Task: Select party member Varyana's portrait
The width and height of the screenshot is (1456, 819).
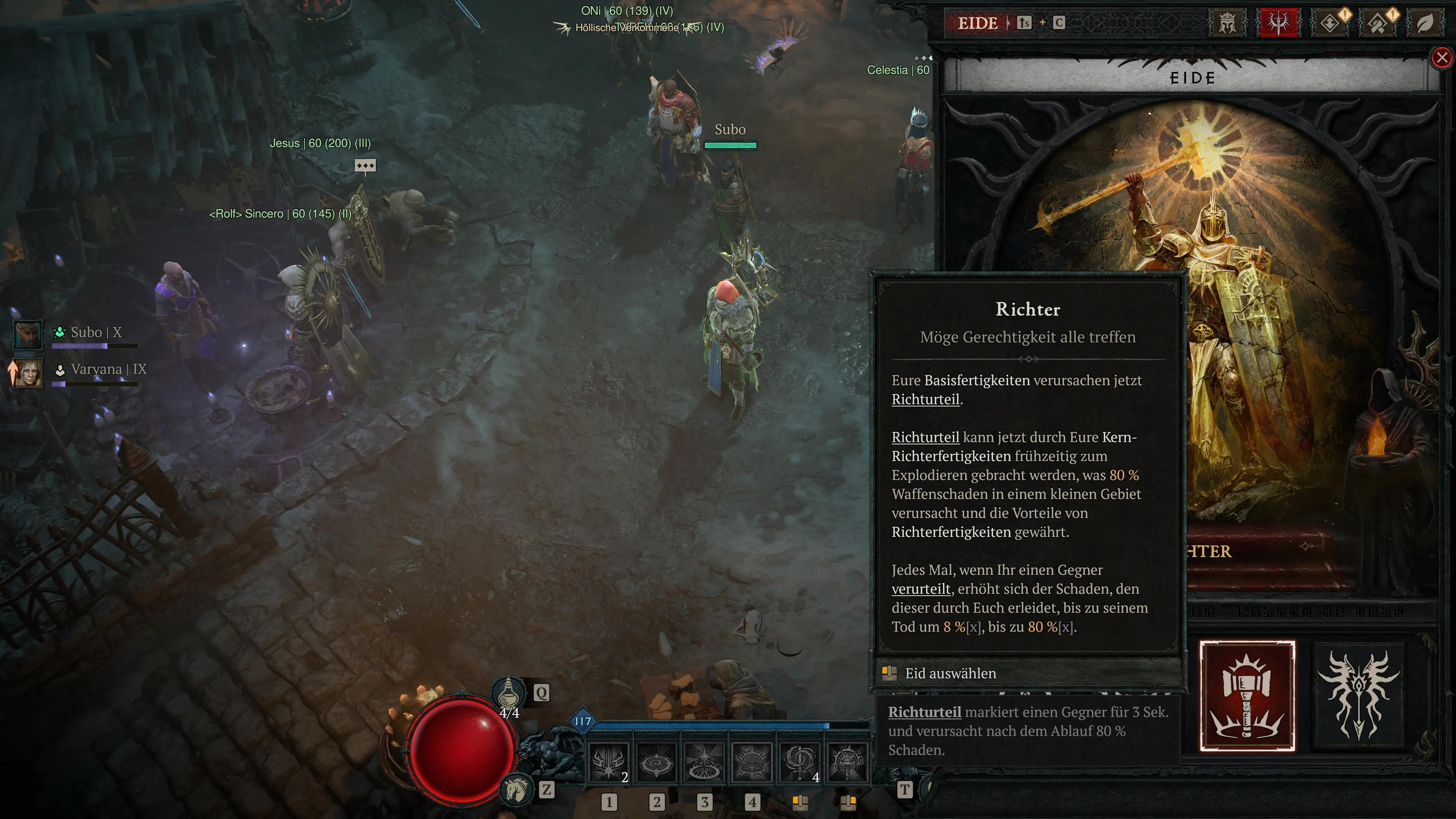Action: tap(28, 373)
